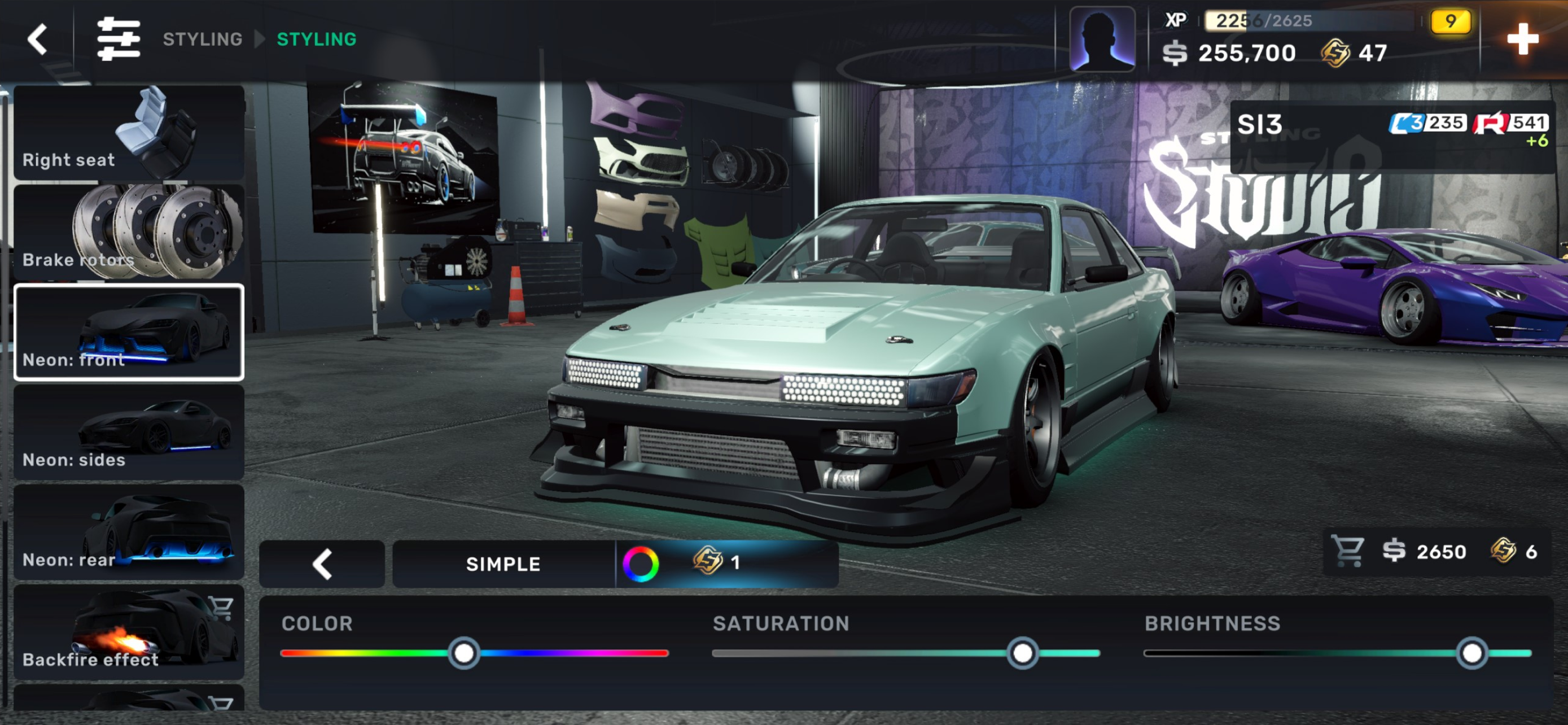Choose the Brake rotors category
The width and height of the screenshot is (1568, 725).
coord(129,233)
